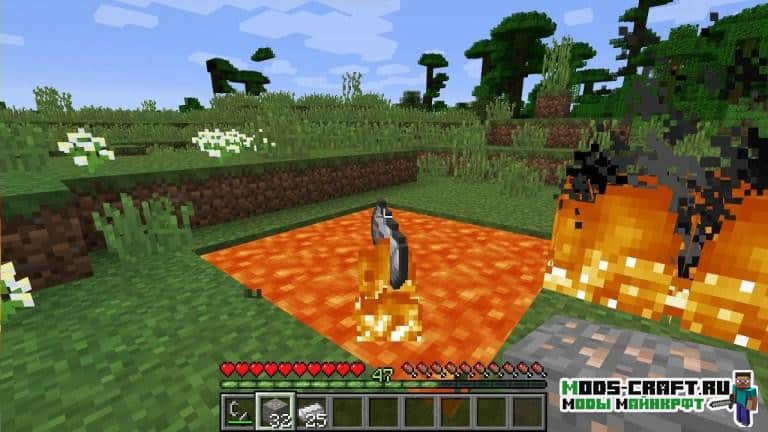This screenshot has height=432, width=768.
Task: Select the gray block stack of 32
Action: [275, 411]
